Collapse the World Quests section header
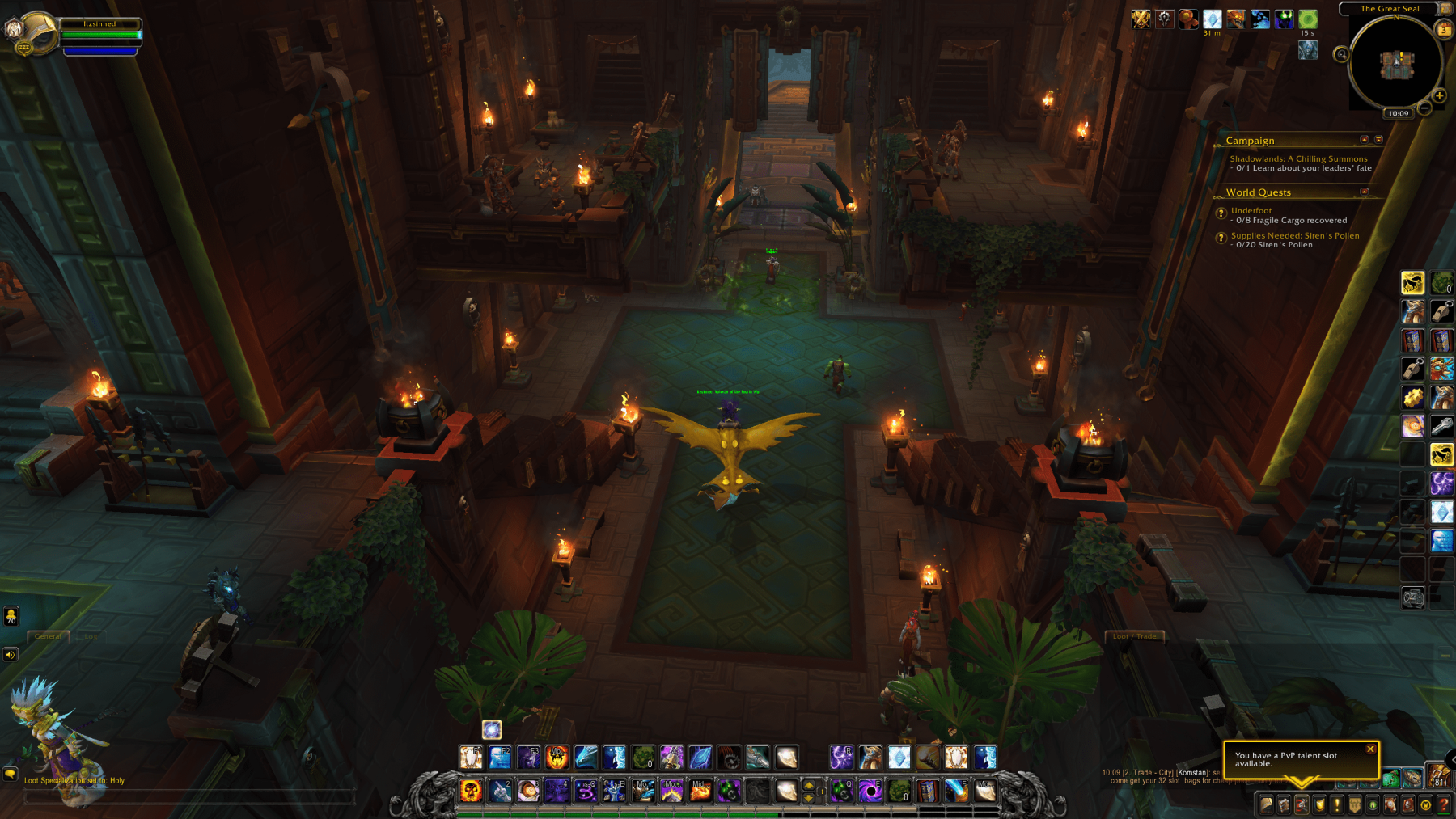 pyautogui.click(x=1365, y=192)
